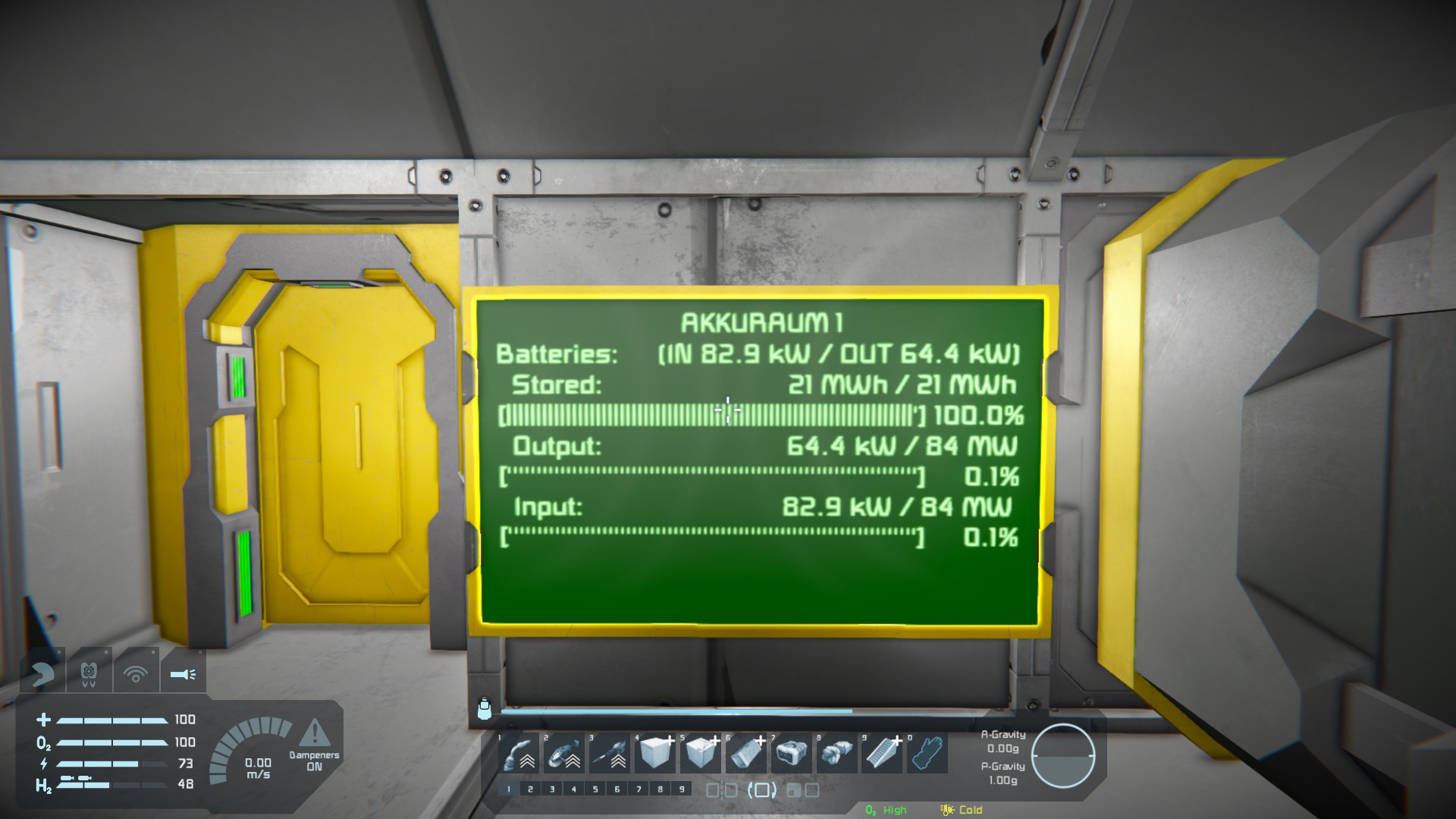Select the armor slope block in slot 6
The height and width of the screenshot is (819, 1456).
[746, 754]
